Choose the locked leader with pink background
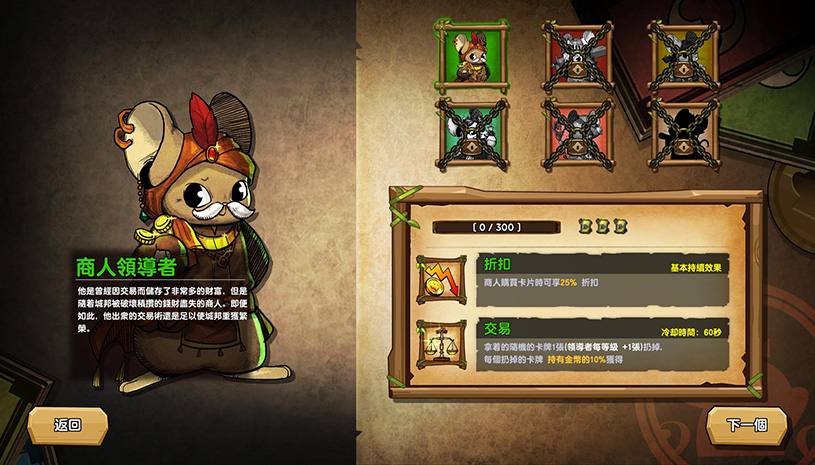Image resolution: width=815 pixels, height=465 pixels. point(576,133)
